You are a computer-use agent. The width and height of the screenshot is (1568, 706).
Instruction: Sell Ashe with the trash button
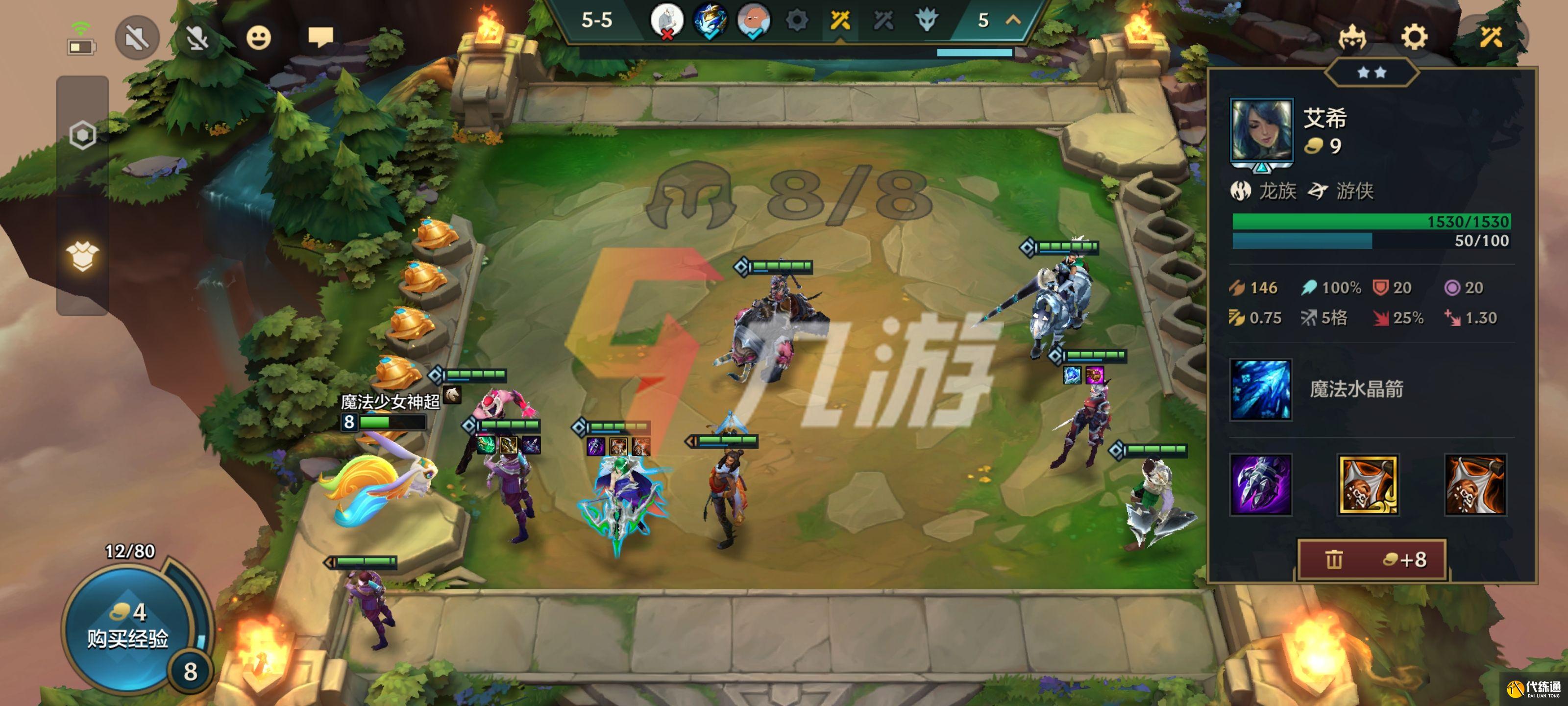[1372, 559]
